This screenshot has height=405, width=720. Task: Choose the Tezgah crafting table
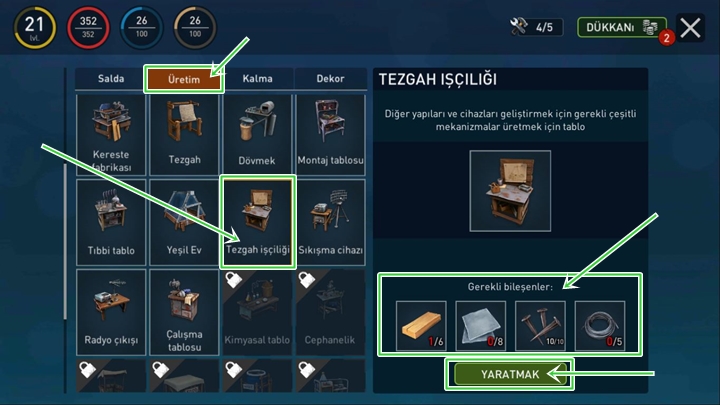[x=184, y=134]
